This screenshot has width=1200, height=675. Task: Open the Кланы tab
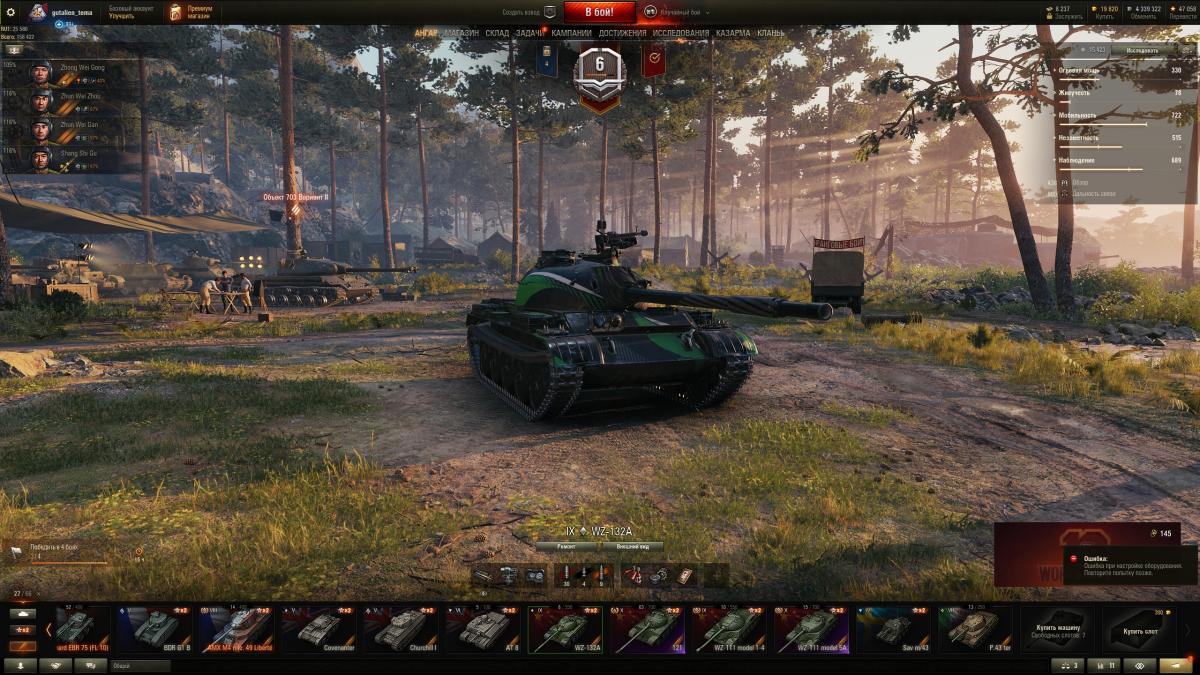[x=771, y=33]
